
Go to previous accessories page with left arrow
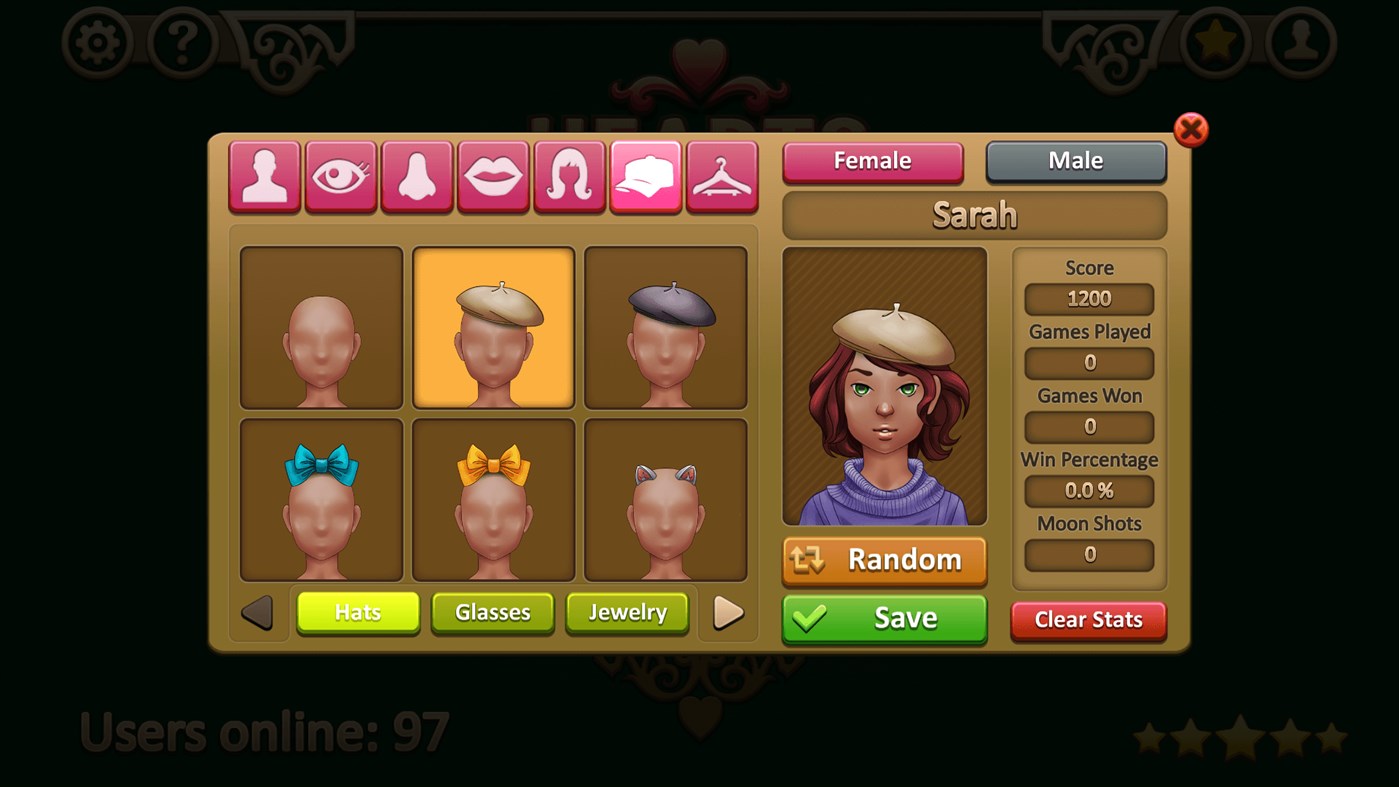click(x=258, y=613)
